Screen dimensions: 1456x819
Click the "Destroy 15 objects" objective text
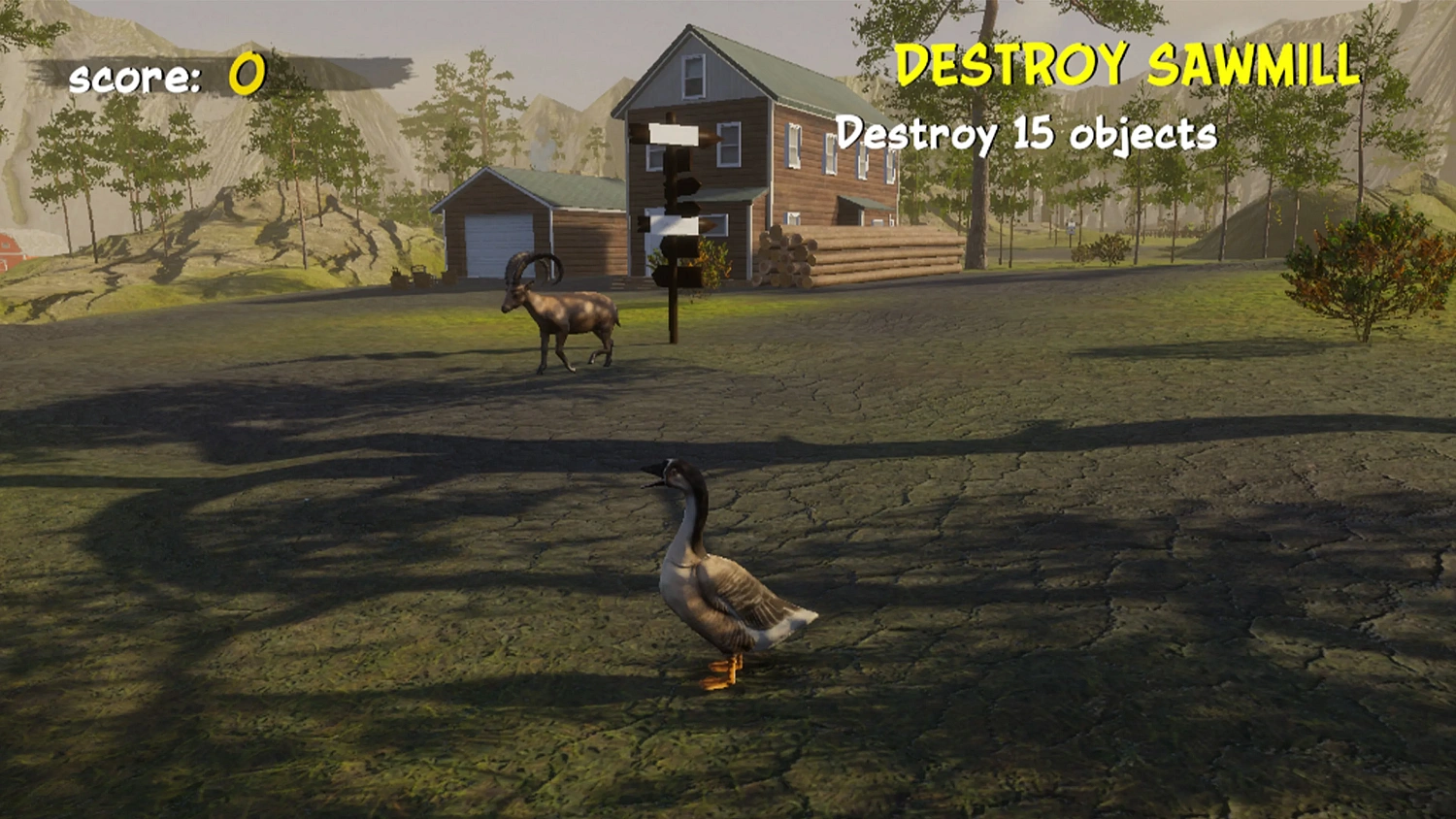(1027, 134)
